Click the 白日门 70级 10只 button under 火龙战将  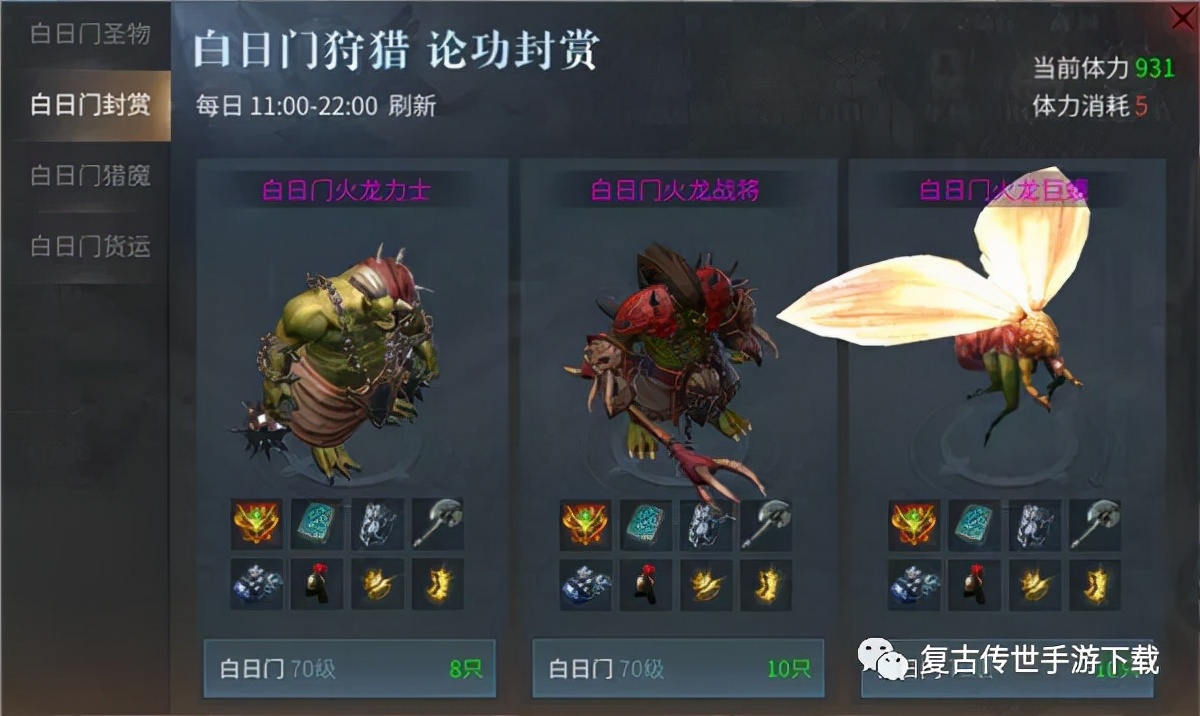677,668
